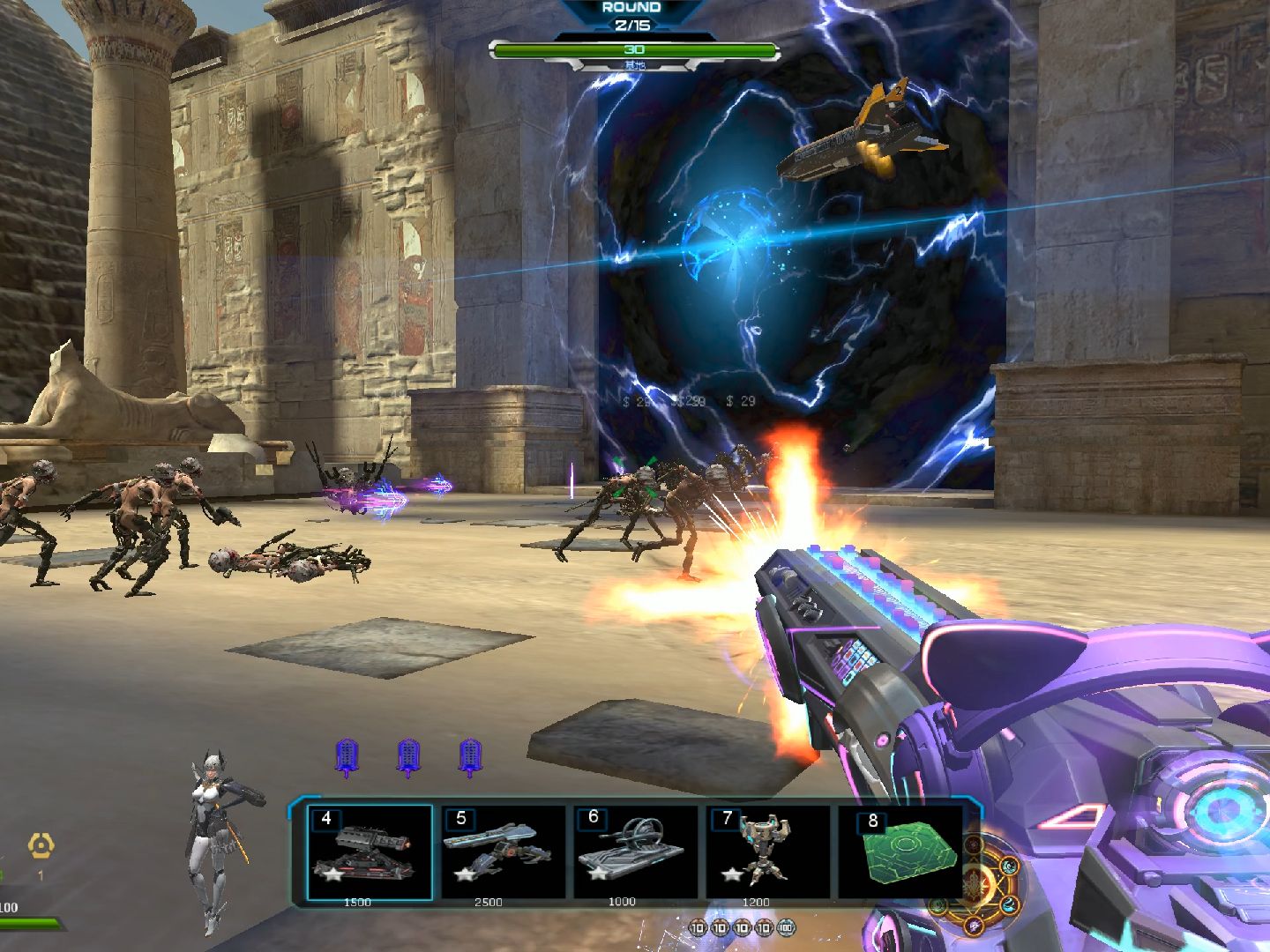Click the silver 100 coin token
This screenshot has width=1270, height=952.
click(x=786, y=927)
